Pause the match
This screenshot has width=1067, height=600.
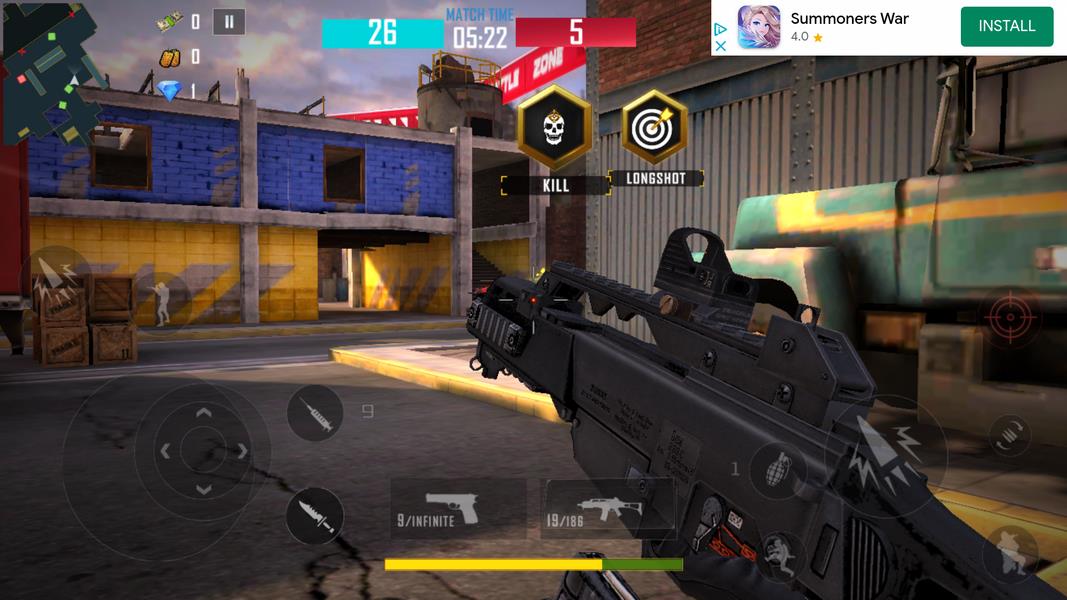[x=229, y=22]
